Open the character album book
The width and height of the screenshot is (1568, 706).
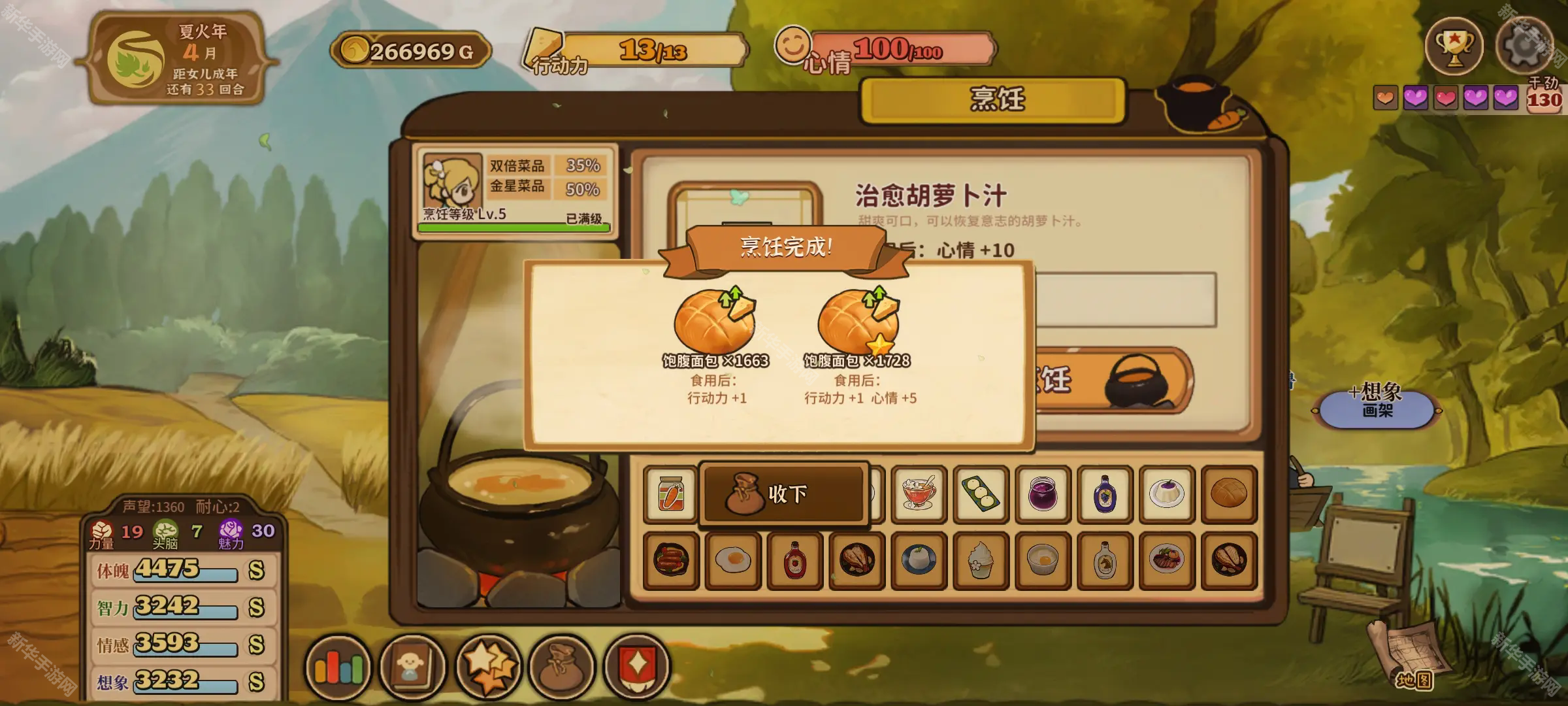[412, 668]
